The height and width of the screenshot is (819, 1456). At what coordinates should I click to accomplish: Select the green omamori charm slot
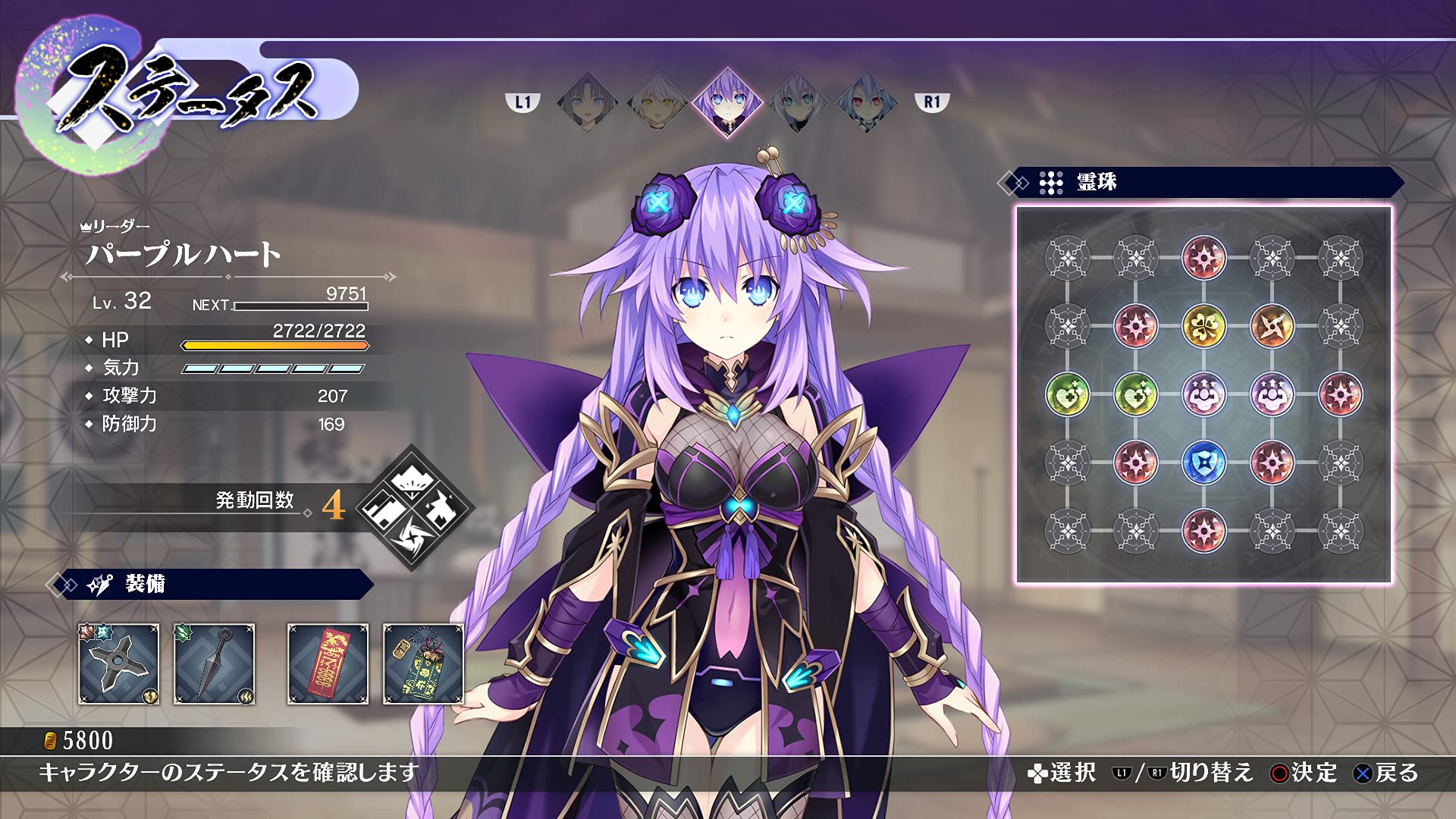[x=423, y=664]
